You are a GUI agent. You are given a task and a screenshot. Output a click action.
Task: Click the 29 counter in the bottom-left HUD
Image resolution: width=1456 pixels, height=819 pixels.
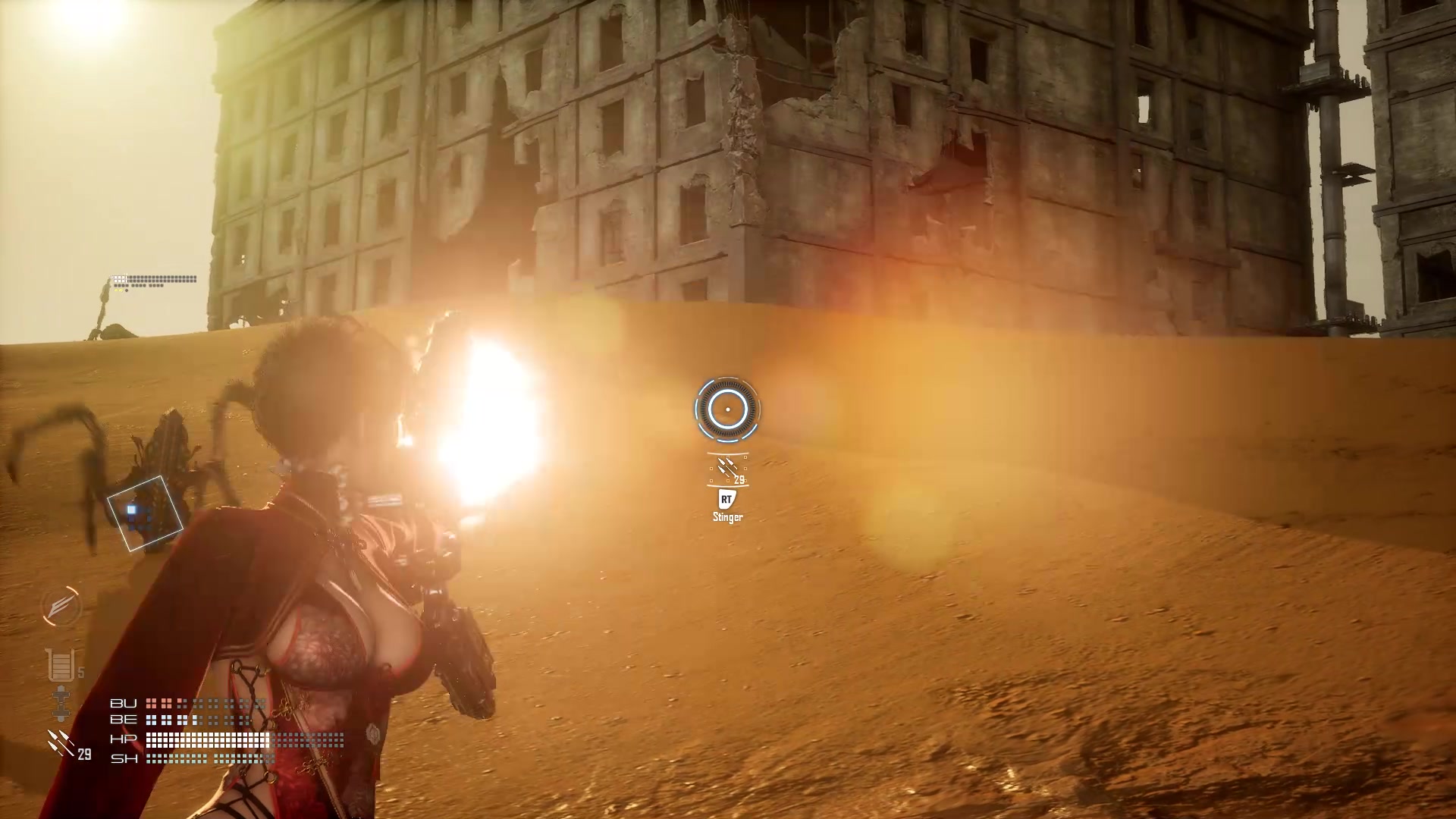[83, 755]
